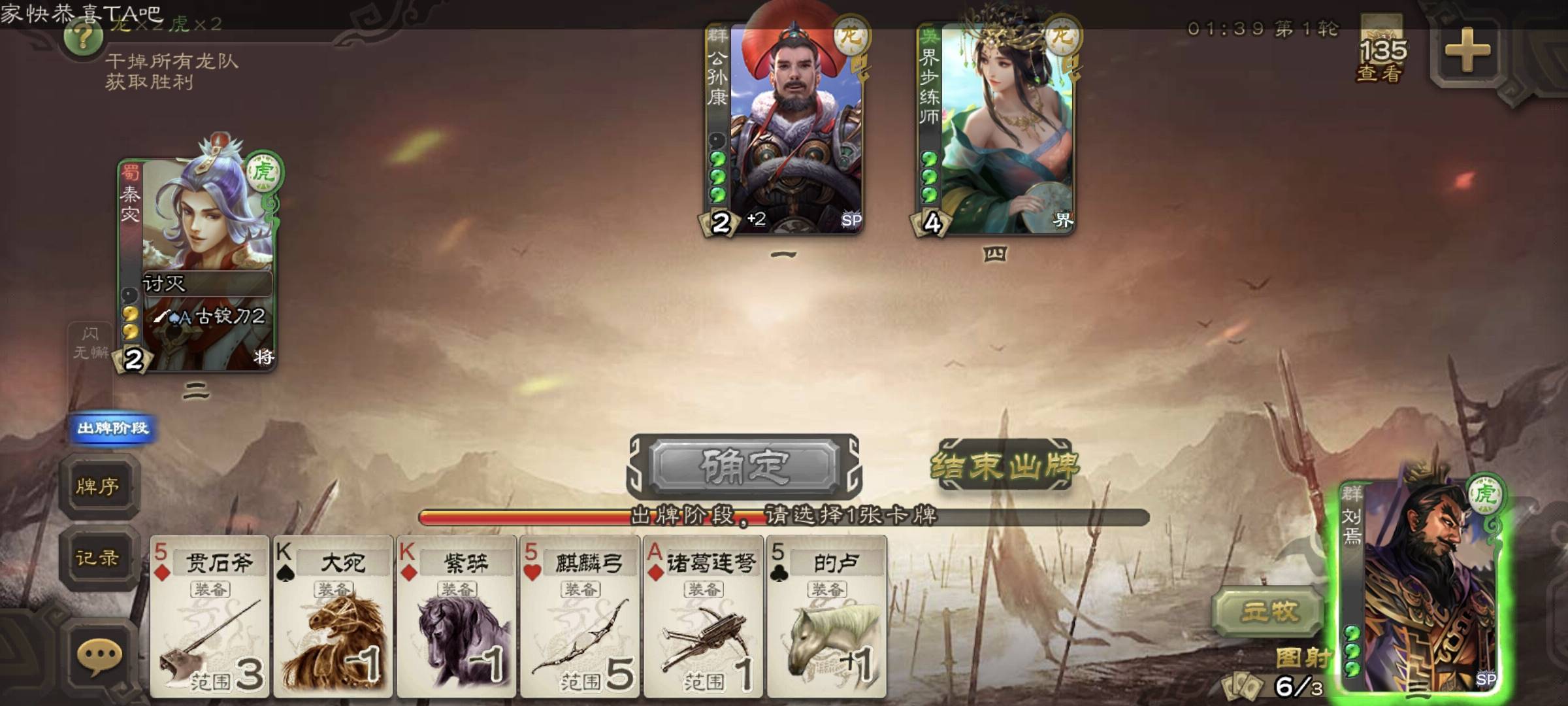Open the question mark help icon
1568x706 pixels.
coord(83,39)
